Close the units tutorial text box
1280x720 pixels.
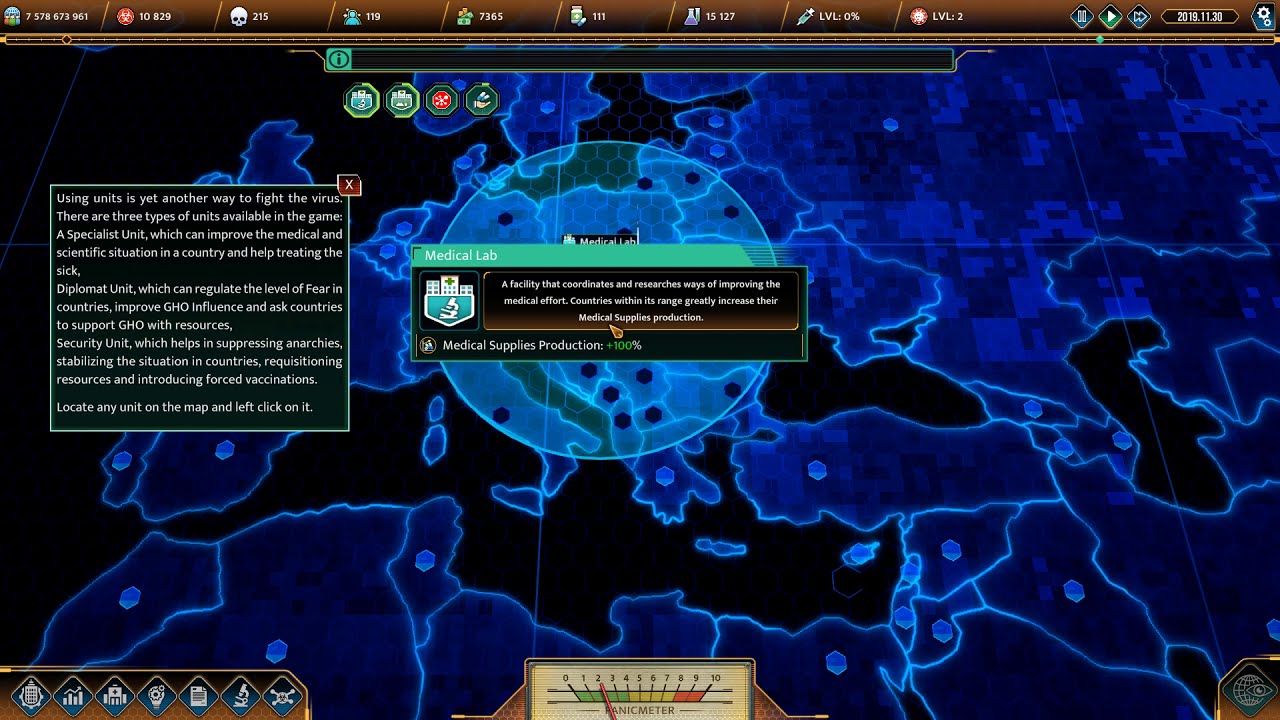point(348,185)
